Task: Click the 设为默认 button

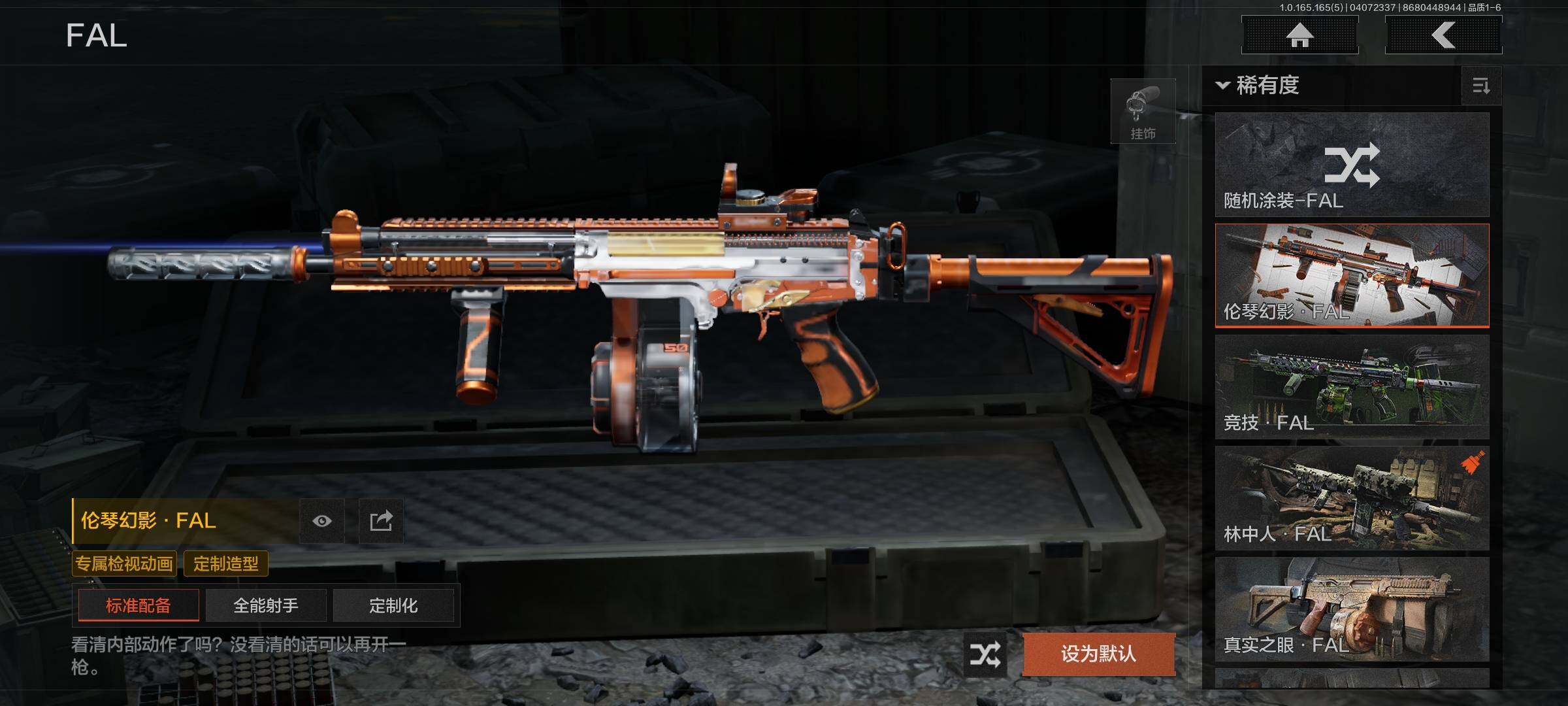Action: click(x=1098, y=654)
